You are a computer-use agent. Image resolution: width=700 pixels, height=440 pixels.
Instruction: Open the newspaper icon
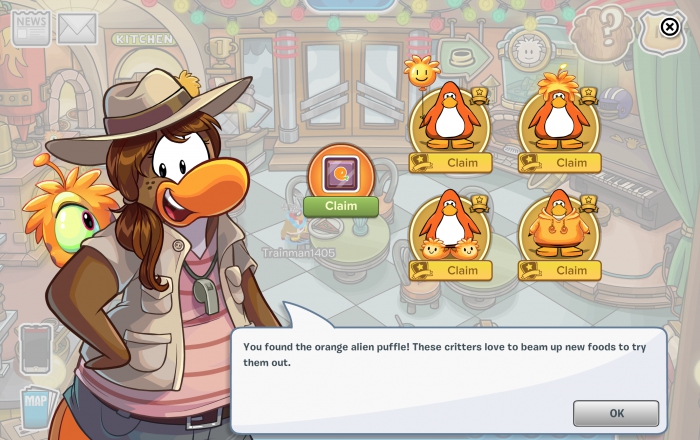[x=30, y=28]
